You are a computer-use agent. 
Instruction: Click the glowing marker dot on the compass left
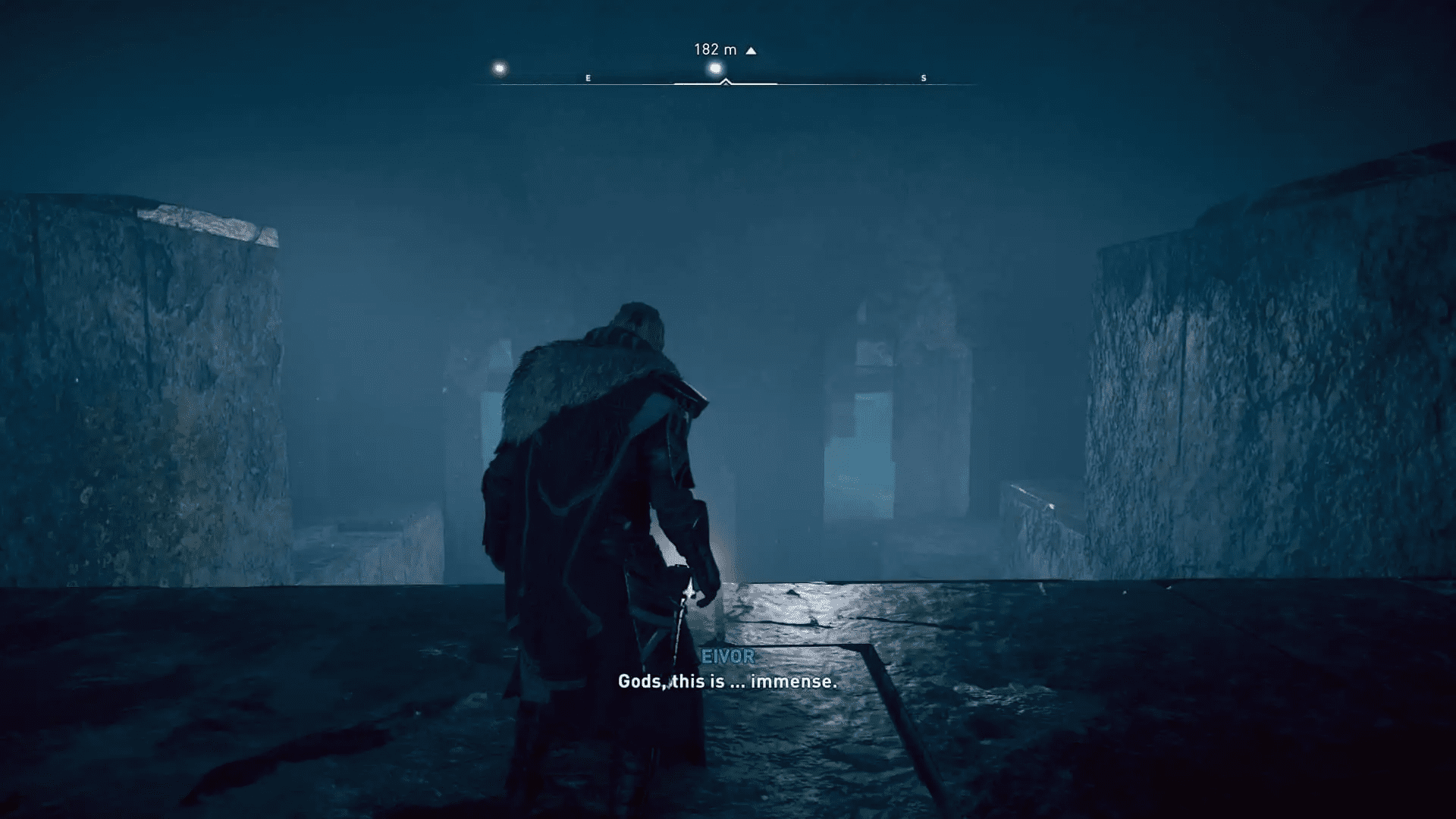[500, 68]
